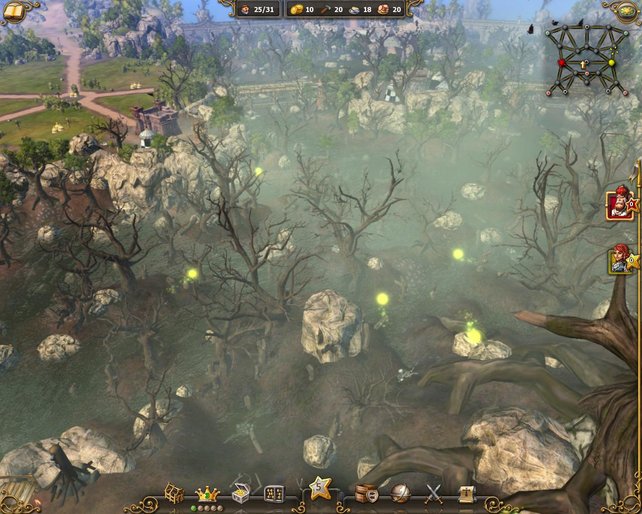Click the star with number 5
This screenshot has width=642, height=514.
320,489
